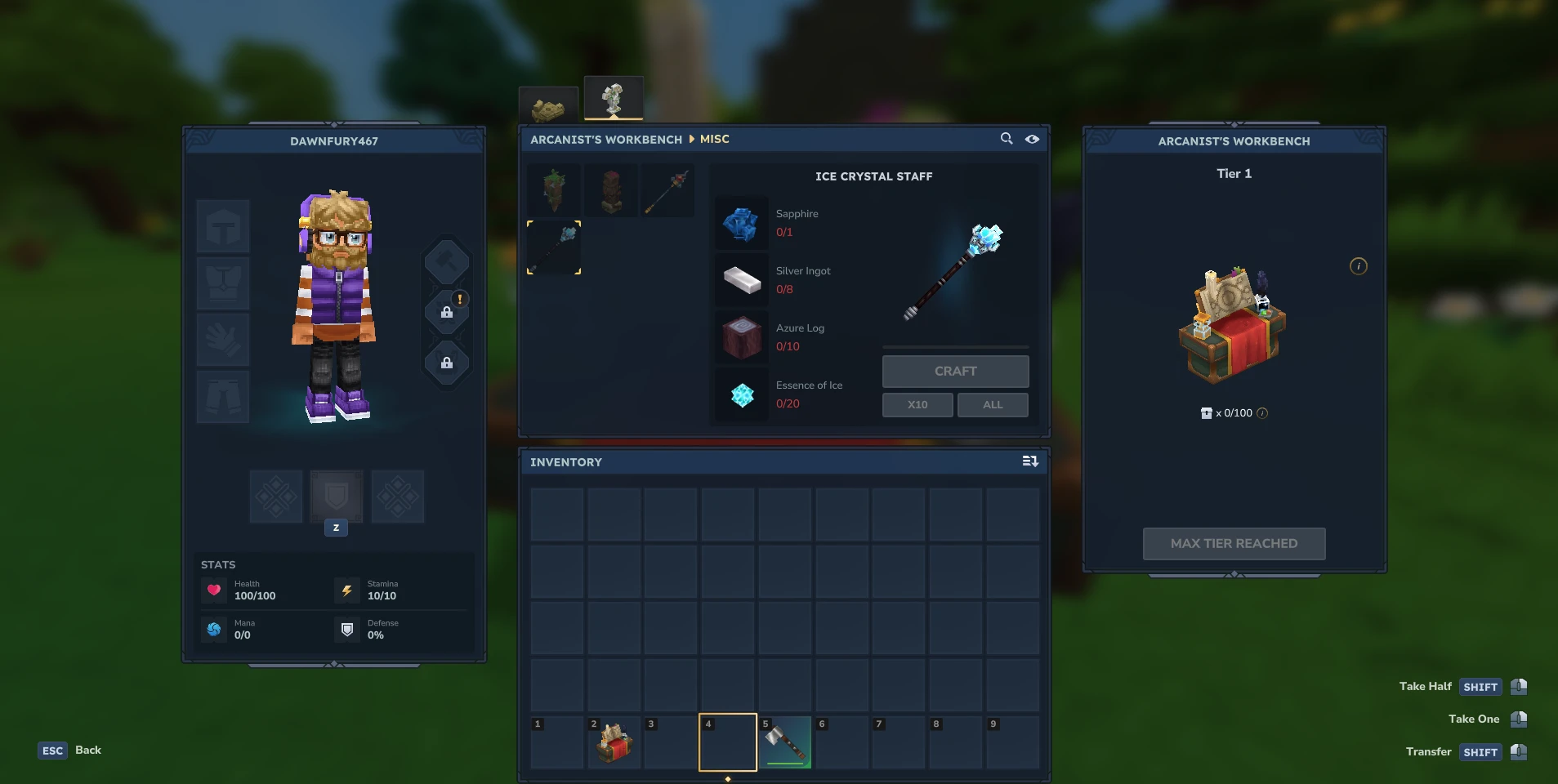
Task: Toggle the eye visibility icon in the workbench header
Action: [1032, 139]
